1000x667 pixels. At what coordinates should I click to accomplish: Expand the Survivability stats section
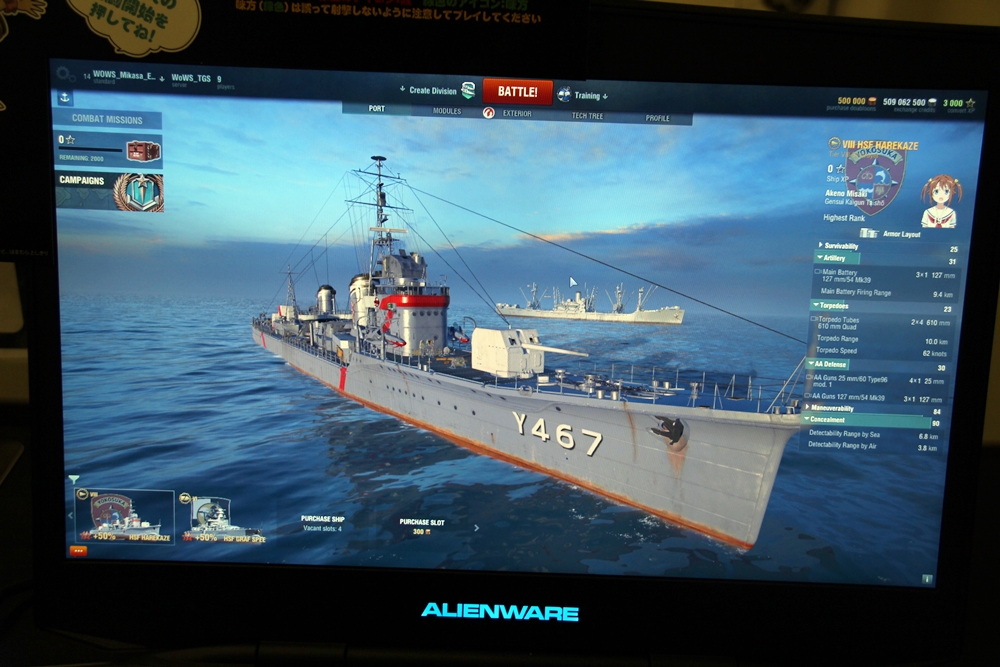[x=840, y=245]
